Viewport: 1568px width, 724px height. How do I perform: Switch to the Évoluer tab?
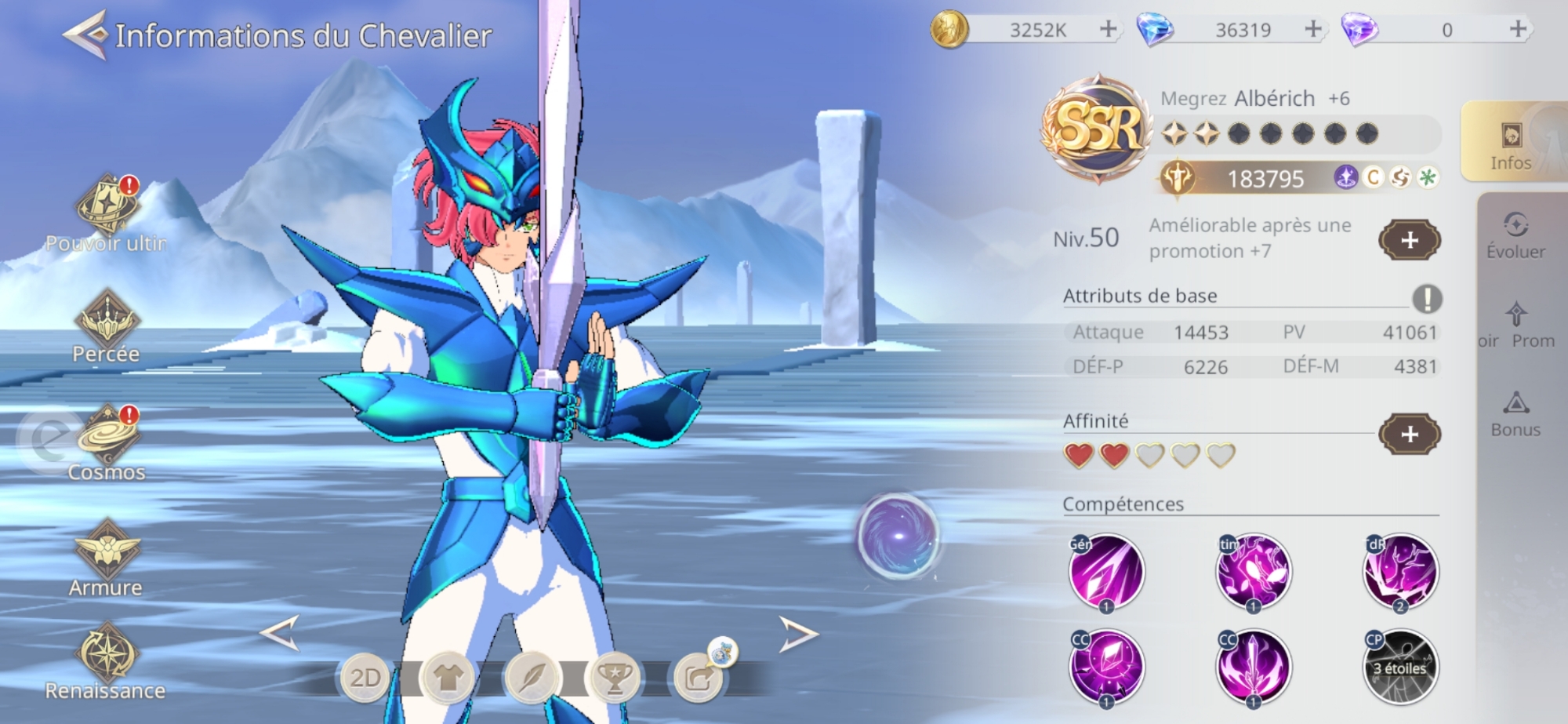[x=1515, y=235]
